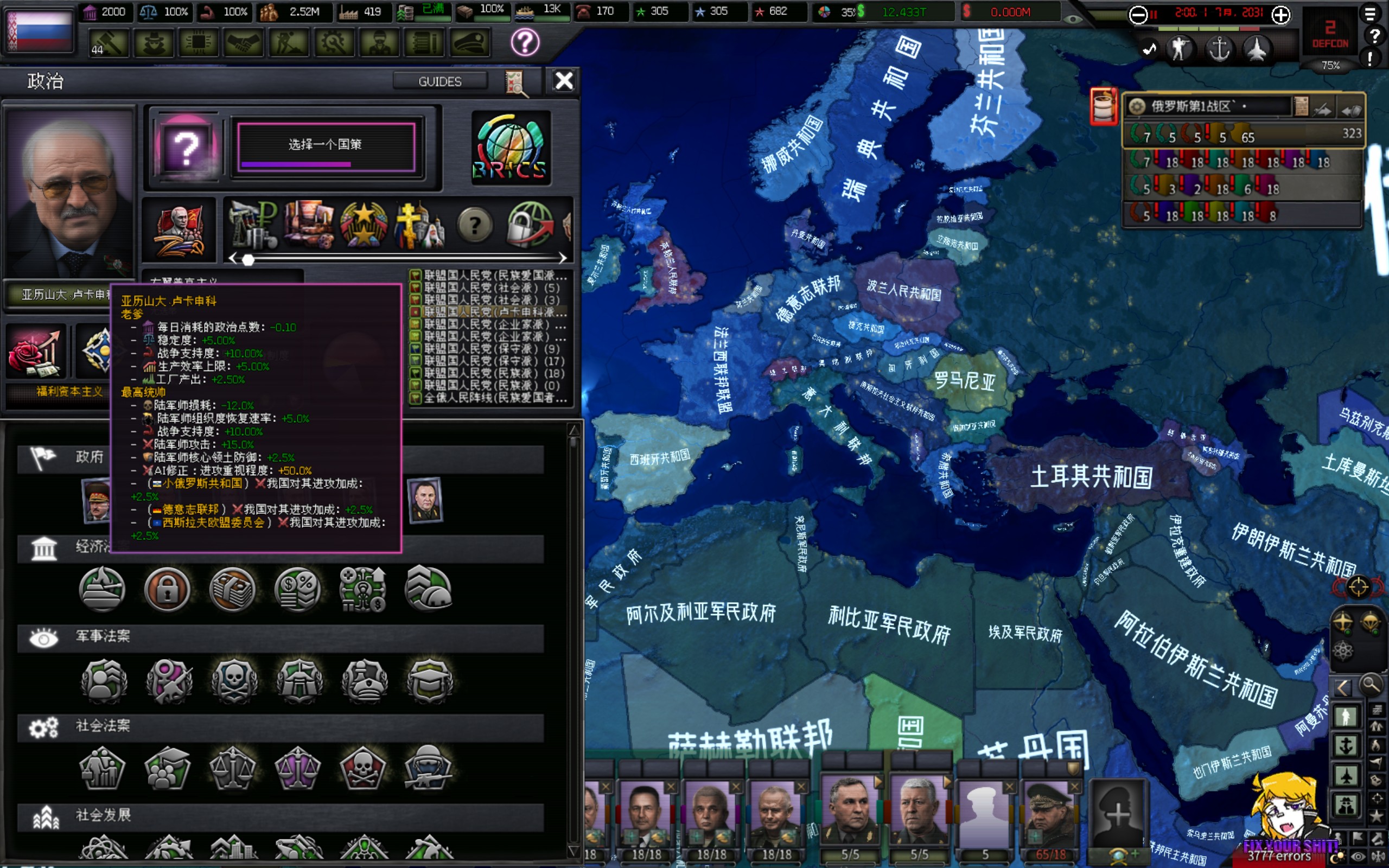
Task: Open the magnifying glass map search
Action: pyautogui.click(x=1371, y=685)
